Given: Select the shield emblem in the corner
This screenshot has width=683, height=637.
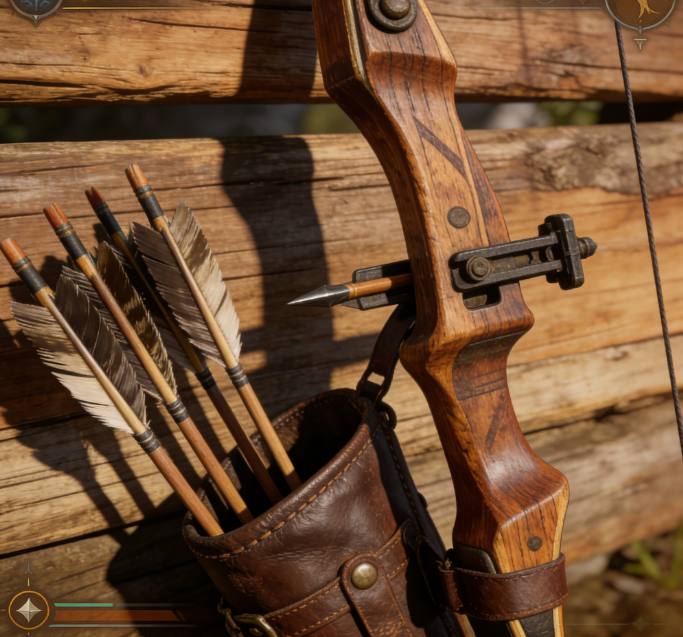Looking at the screenshot, I should pos(37,7).
